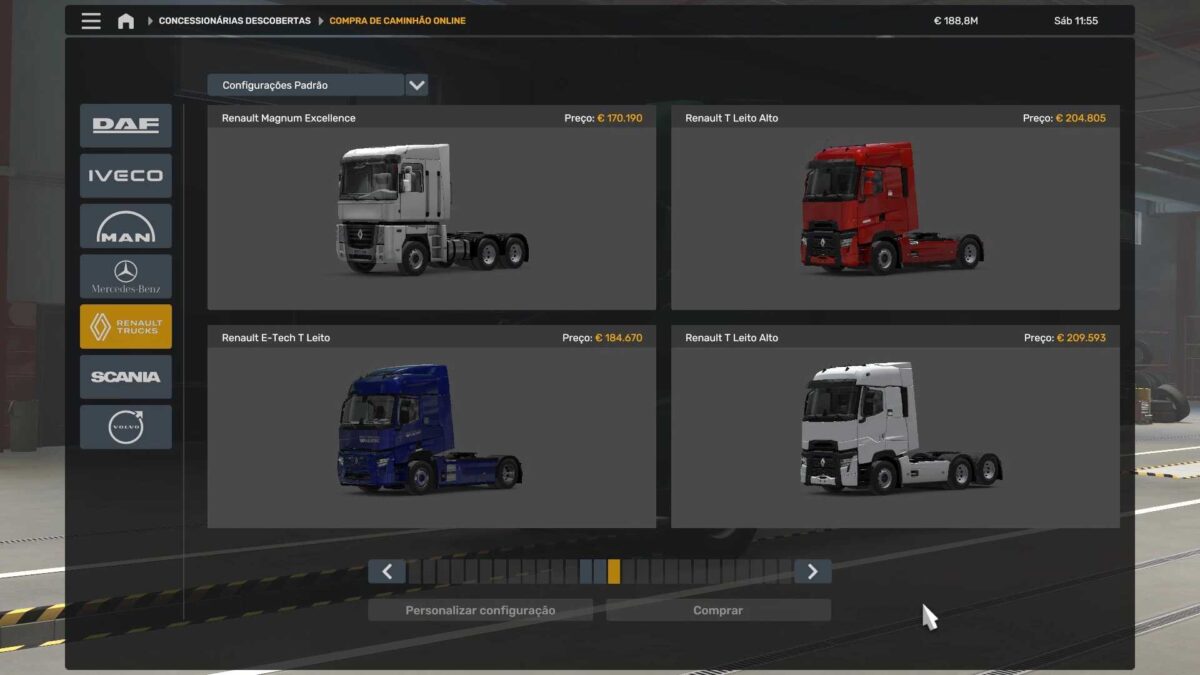This screenshot has width=1200, height=675.
Task: Switch to the Iveco brand tab
Action: pyautogui.click(x=126, y=176)
